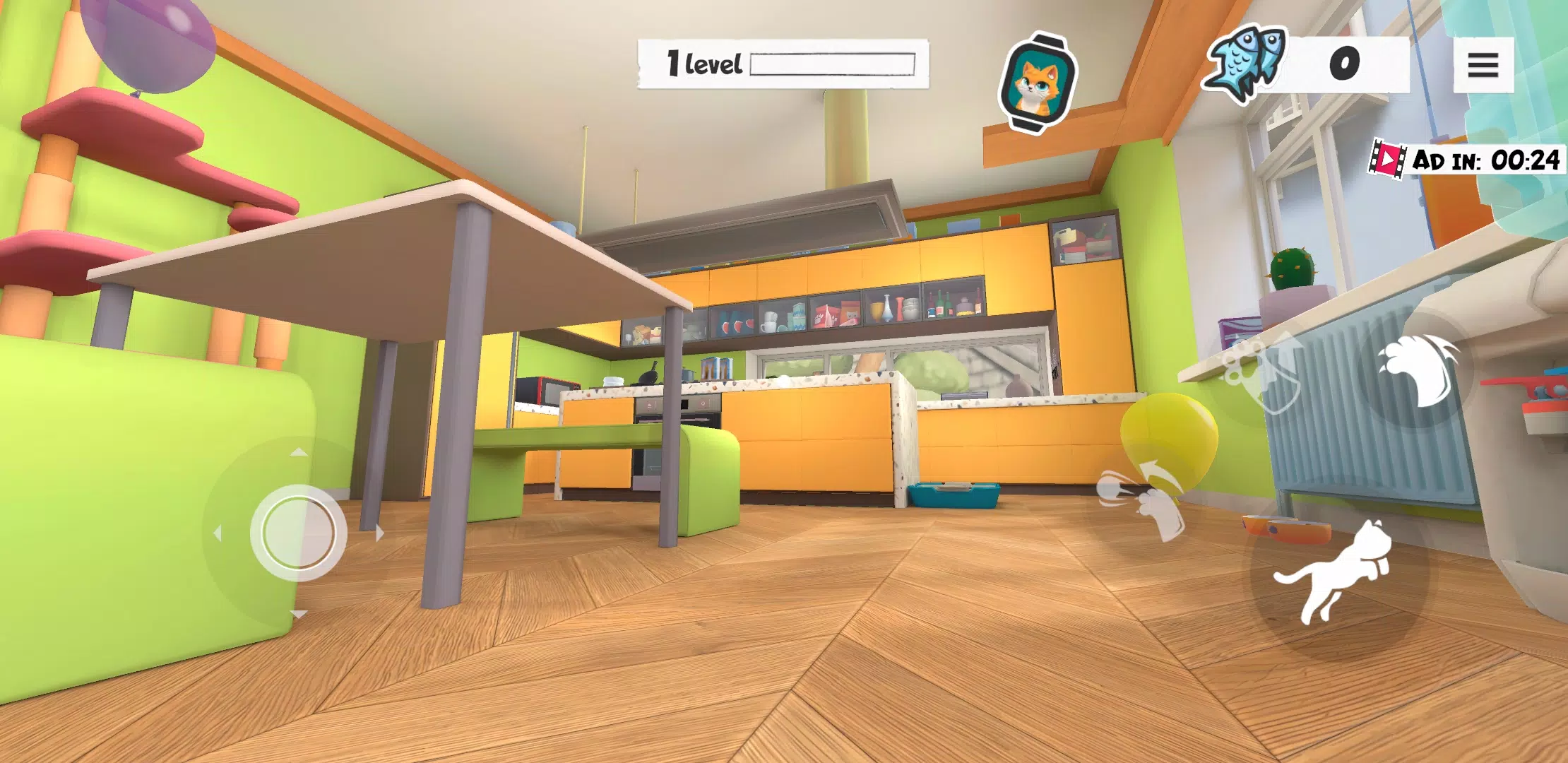Tap the red film reel ad icon
The image size is (1568, 763).
click(1389, 160)
